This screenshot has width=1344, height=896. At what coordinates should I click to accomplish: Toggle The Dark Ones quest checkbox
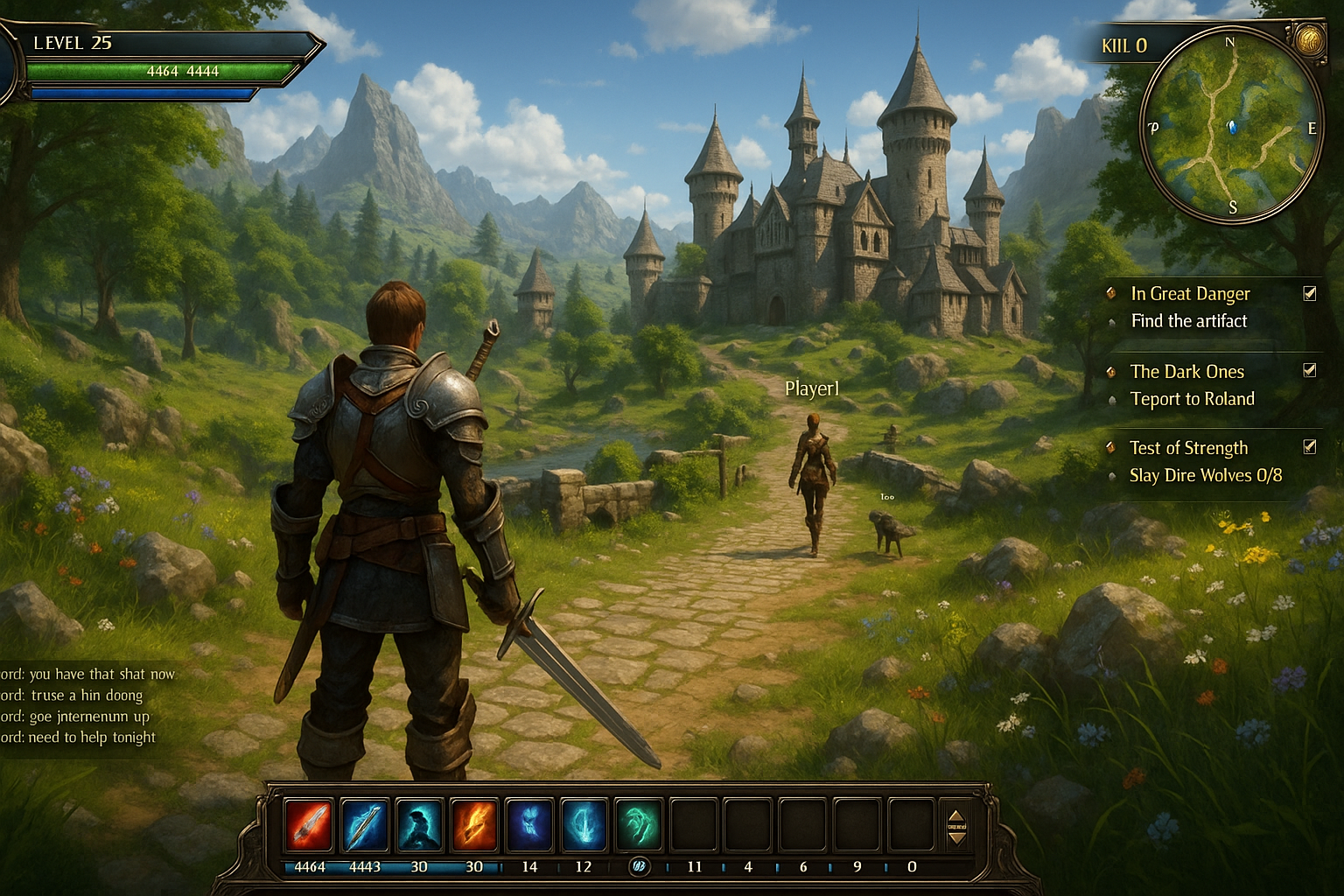[x=1310, y=370]
